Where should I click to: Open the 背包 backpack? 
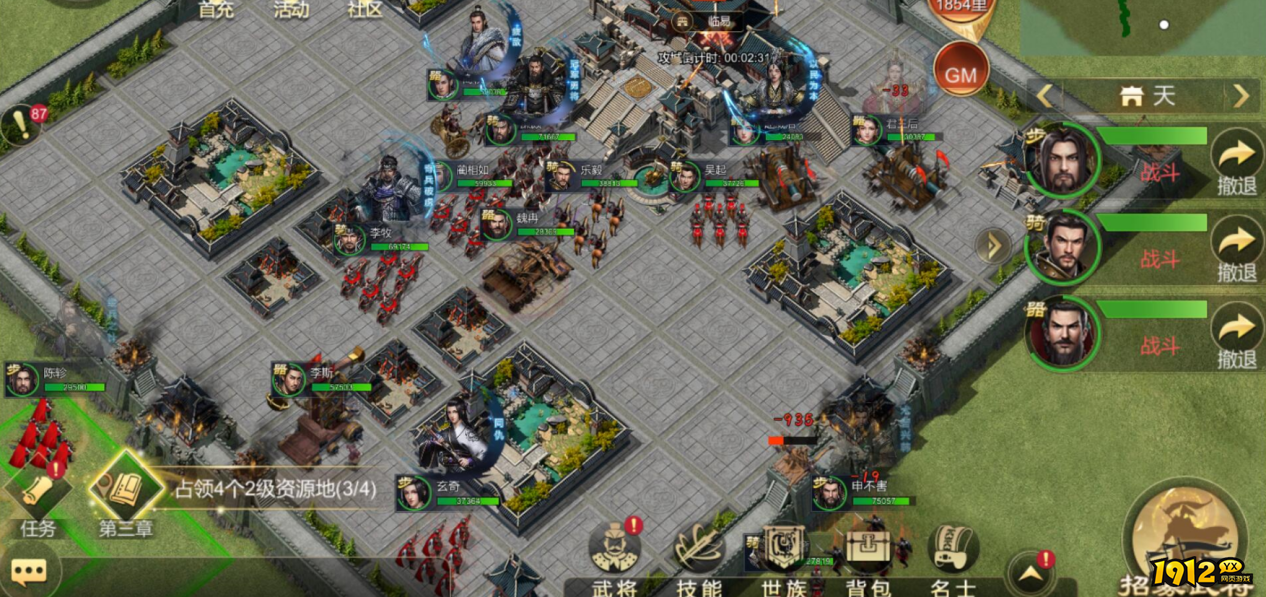click(868, 558)
